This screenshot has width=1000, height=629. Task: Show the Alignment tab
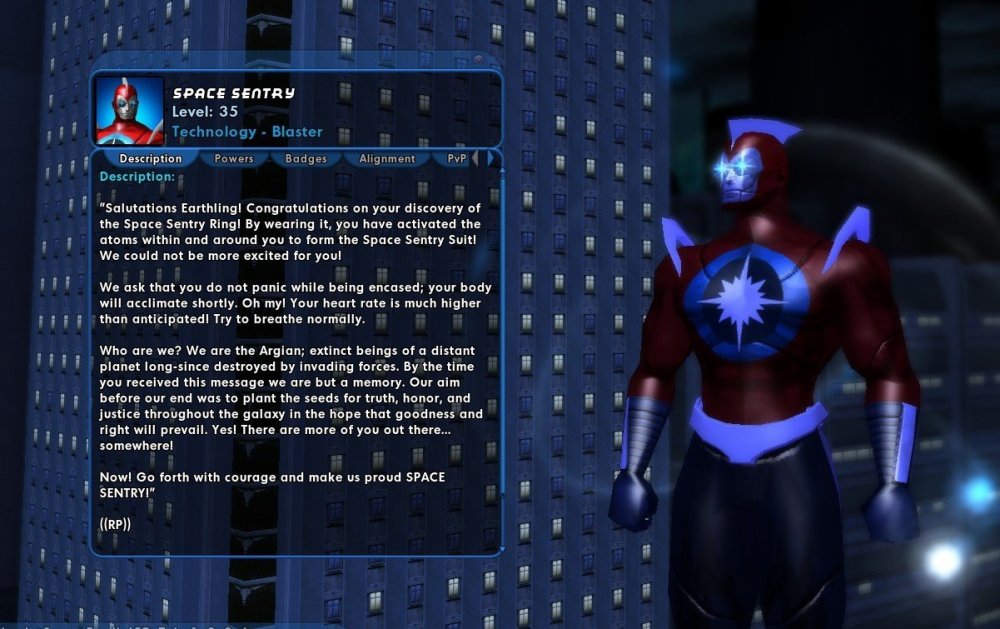(x=386, y=158)
